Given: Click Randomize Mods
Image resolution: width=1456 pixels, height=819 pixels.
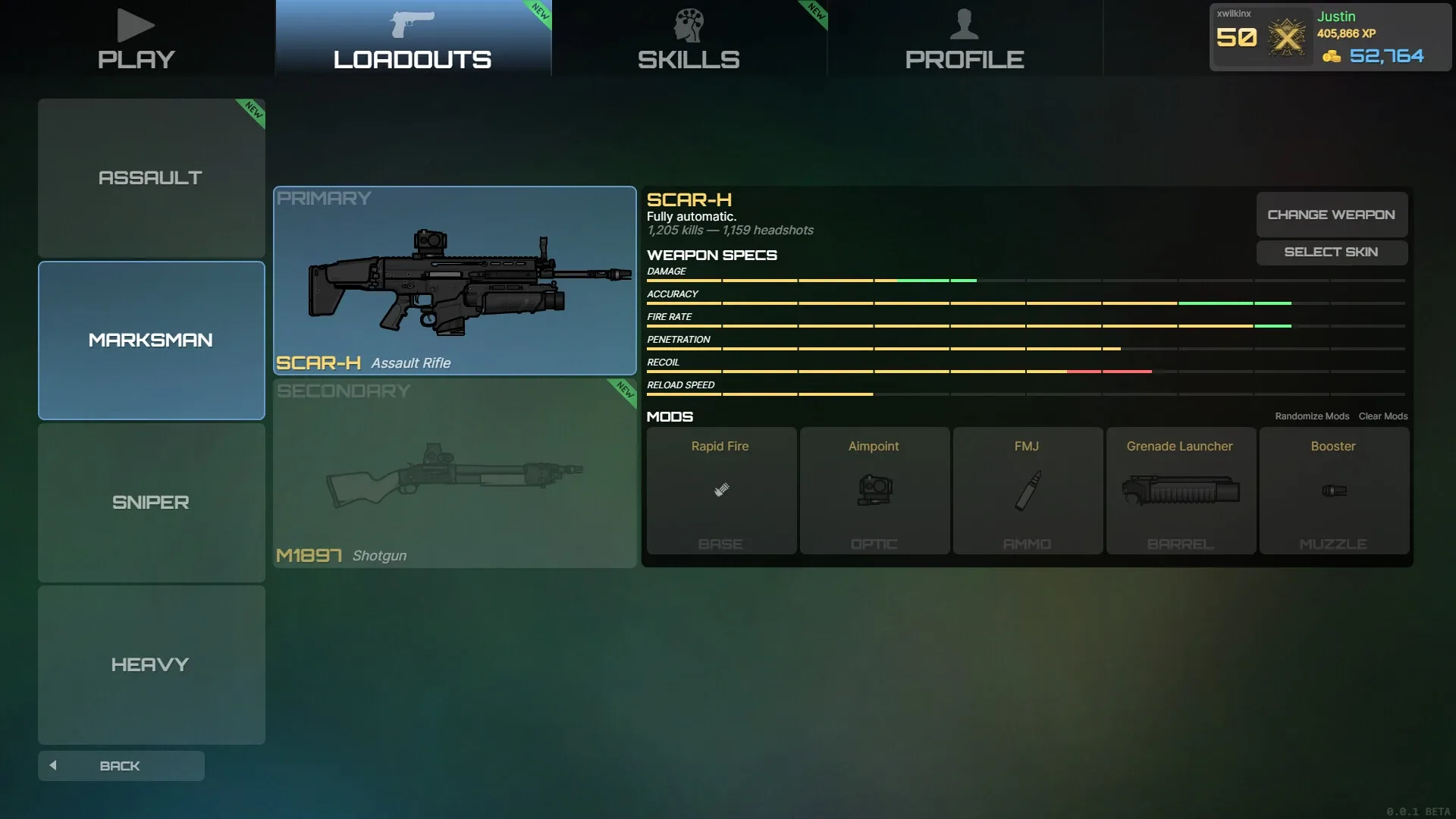Looking at the screenshot, I should coord(1312,416).
